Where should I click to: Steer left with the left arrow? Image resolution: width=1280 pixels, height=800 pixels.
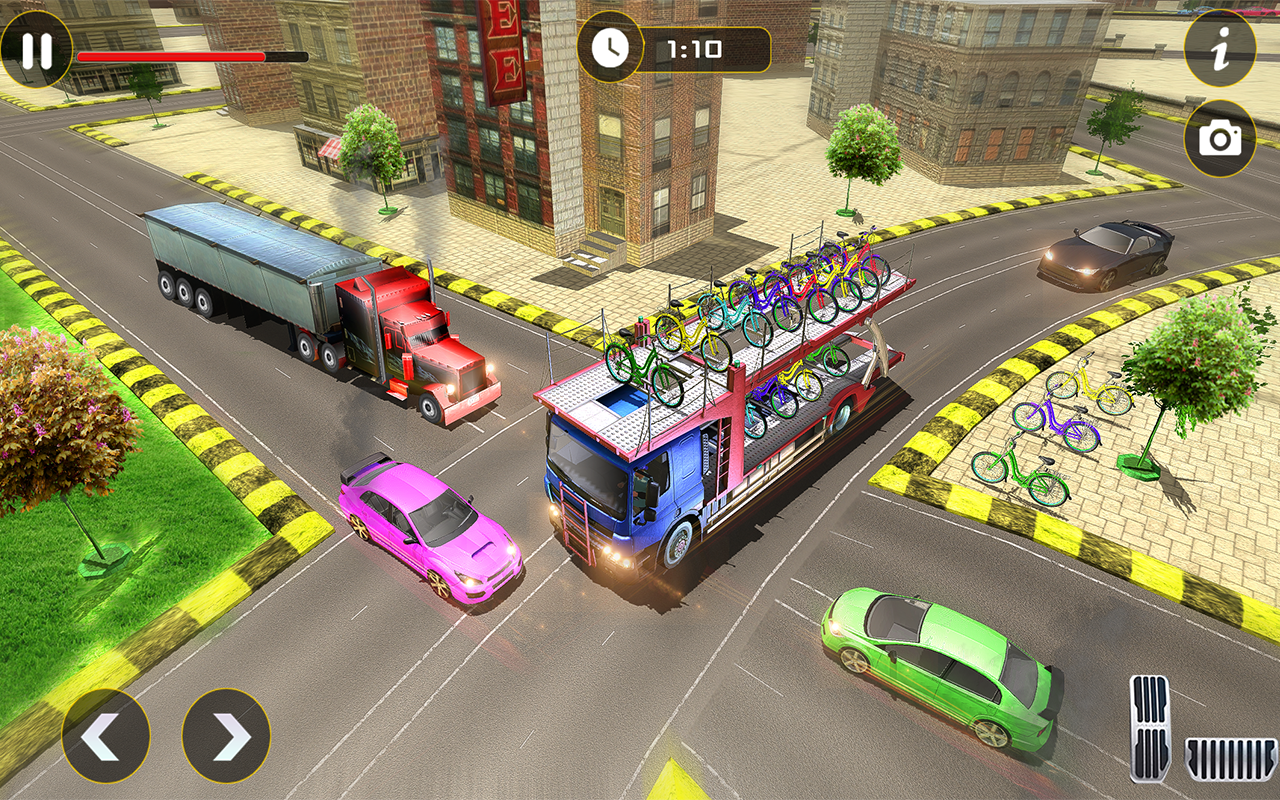pyautogui.click(x=106, y=736)
